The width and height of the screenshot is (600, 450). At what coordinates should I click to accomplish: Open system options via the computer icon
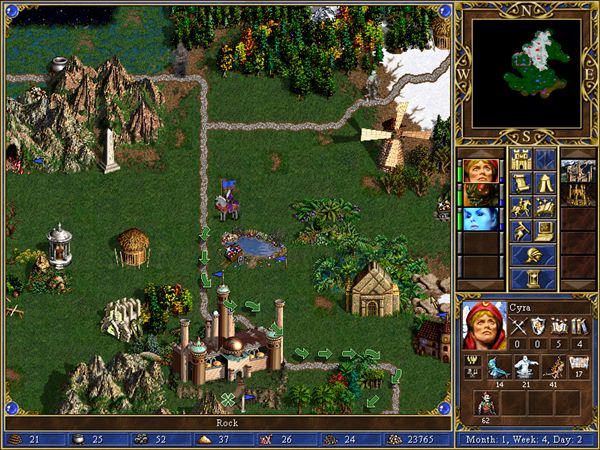tap(544, 231)
